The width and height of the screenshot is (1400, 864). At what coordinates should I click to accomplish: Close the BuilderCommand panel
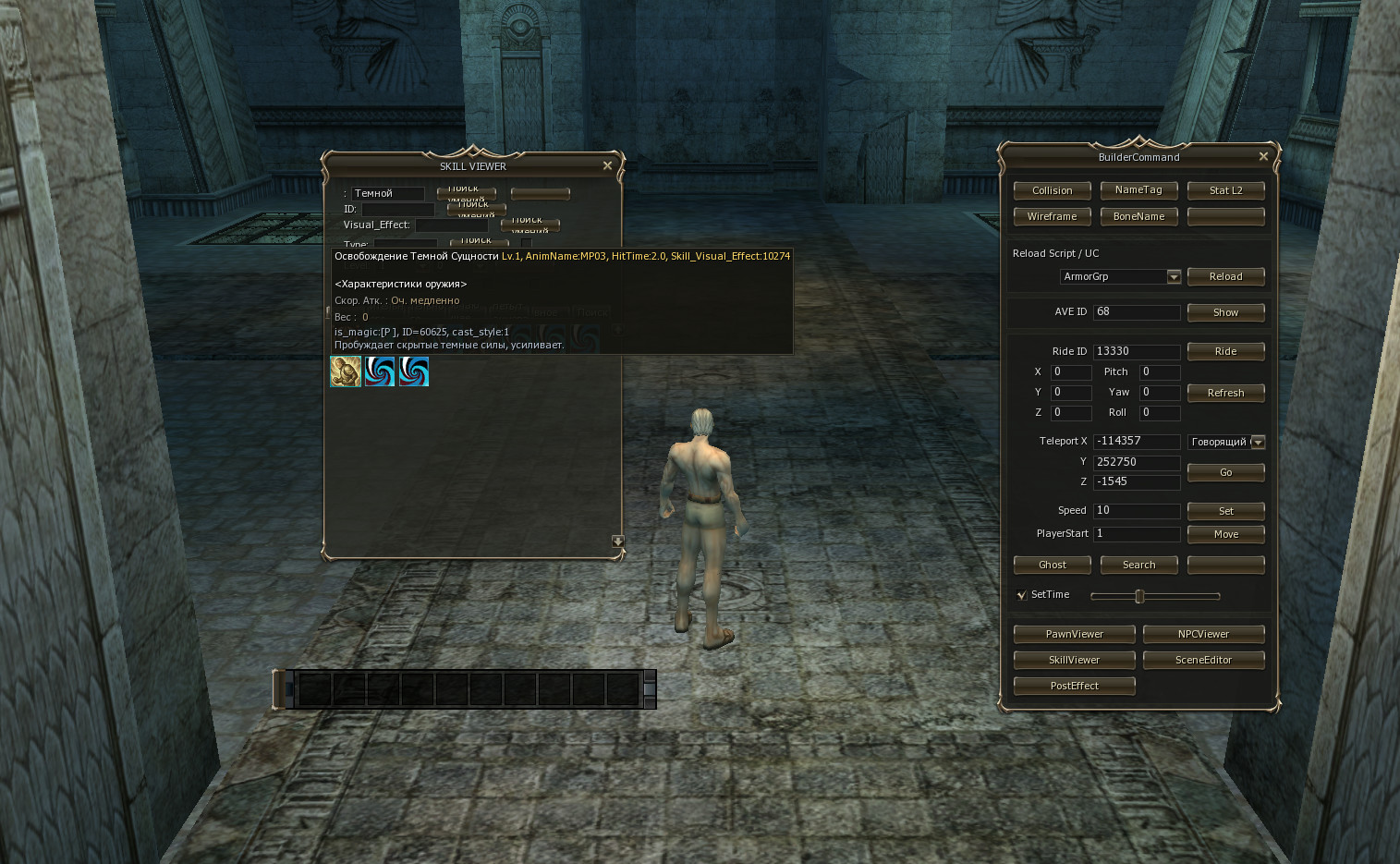click(1263, 156)
